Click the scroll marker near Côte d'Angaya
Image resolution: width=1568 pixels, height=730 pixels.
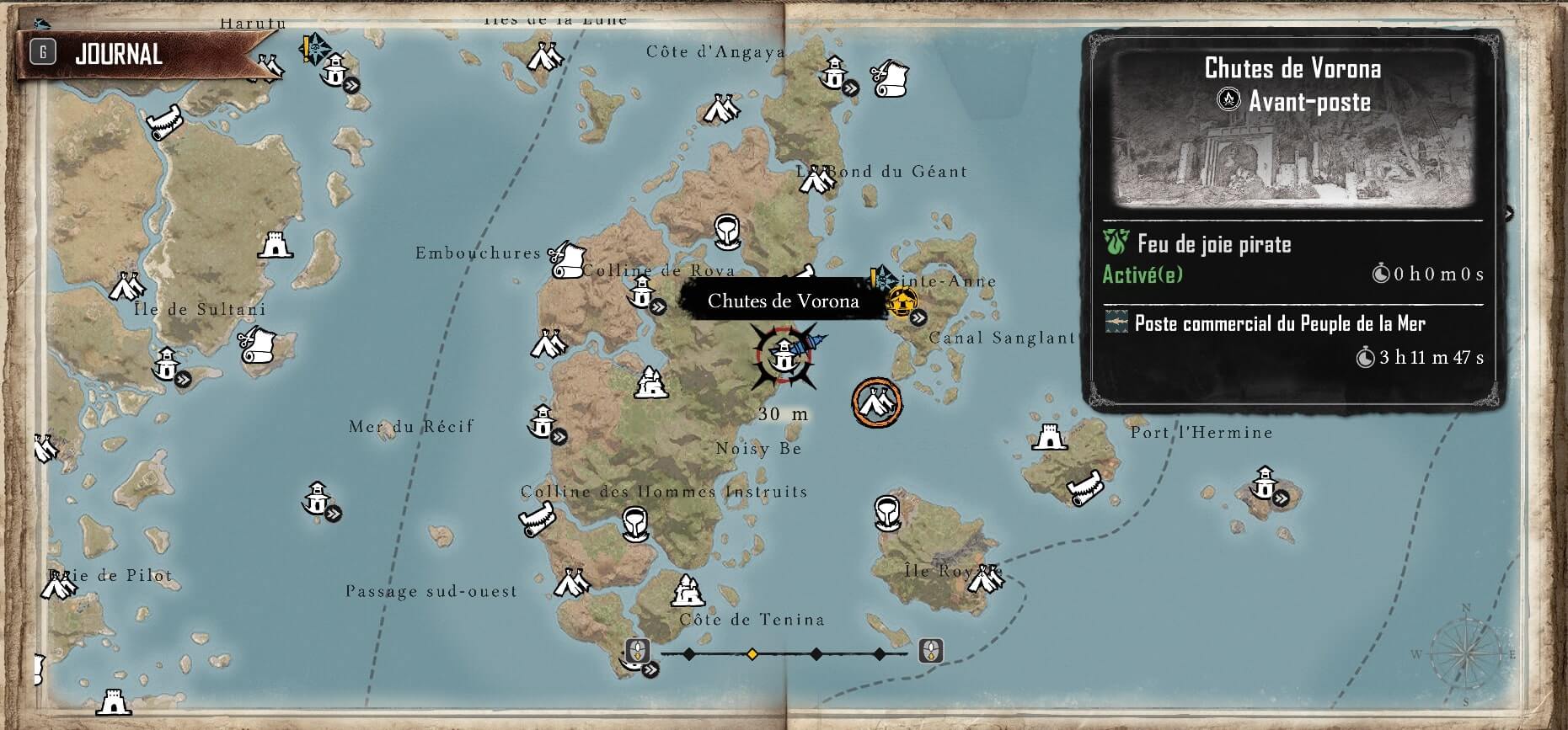pyautogui.click(x=888, y=78)
